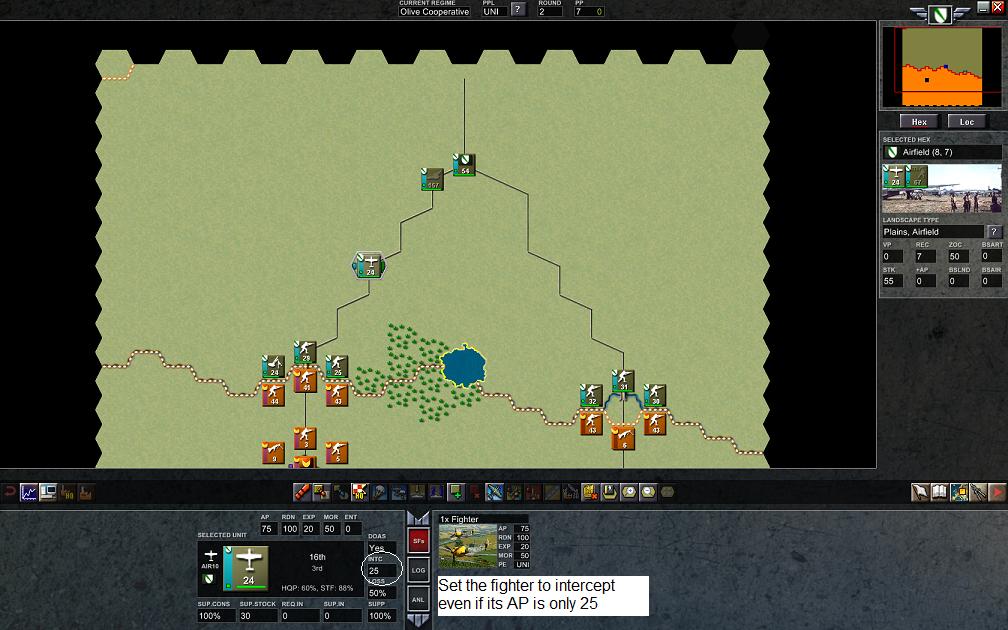Switch to the Loc tab

pyautogui.click(x=967, y=122)
